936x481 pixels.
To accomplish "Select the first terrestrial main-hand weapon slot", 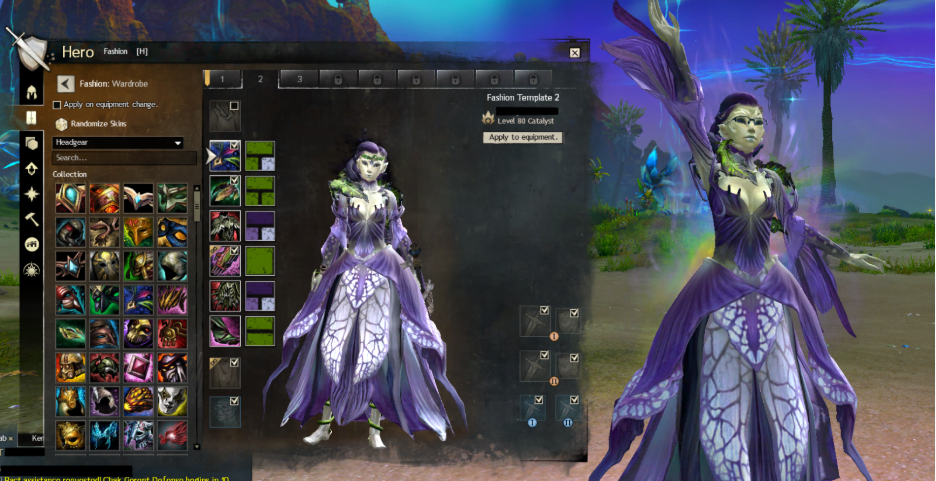I will [x=533, y=321].
